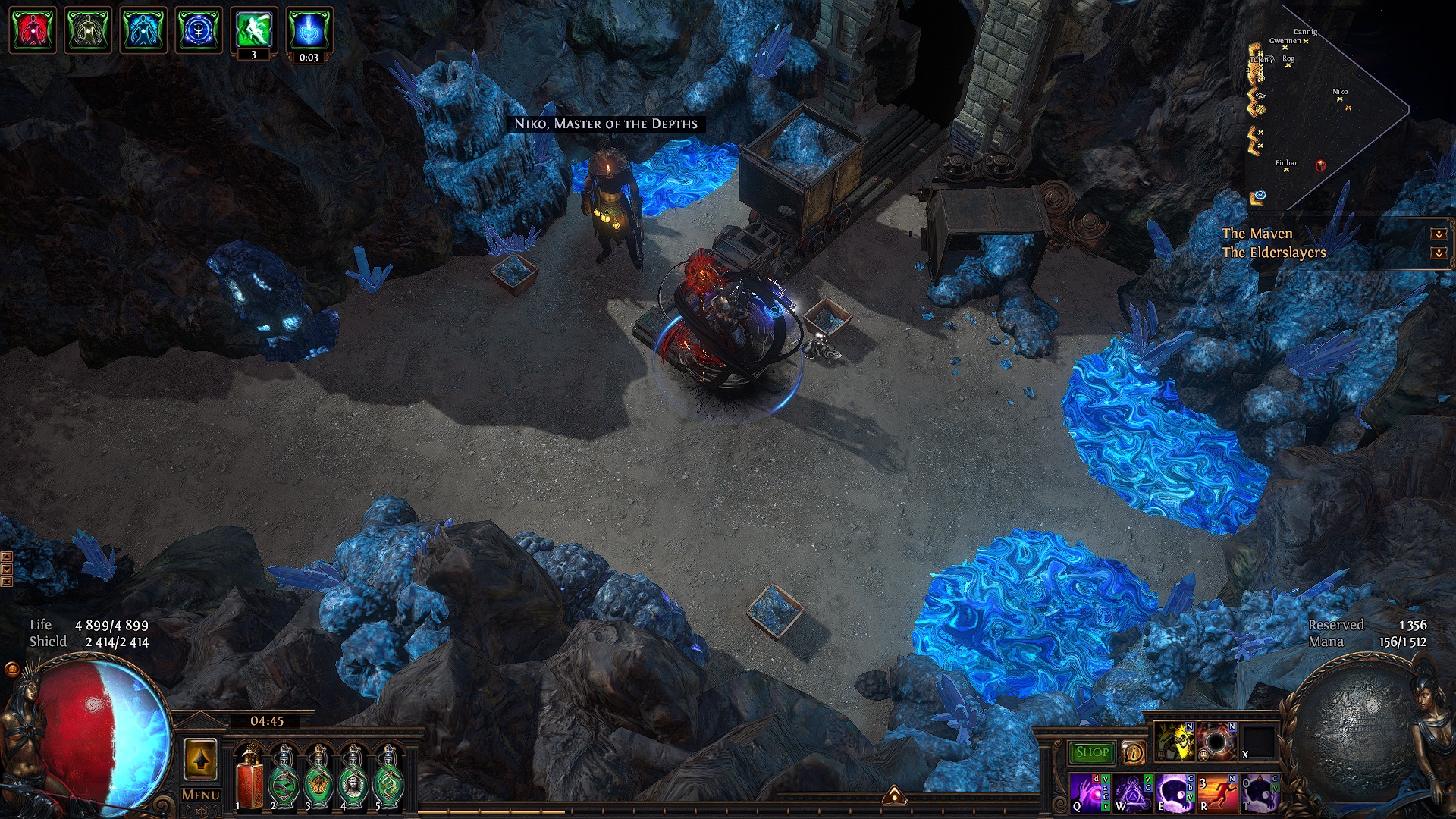Expand The Maven quest tracker entry

click(1438, 234)
